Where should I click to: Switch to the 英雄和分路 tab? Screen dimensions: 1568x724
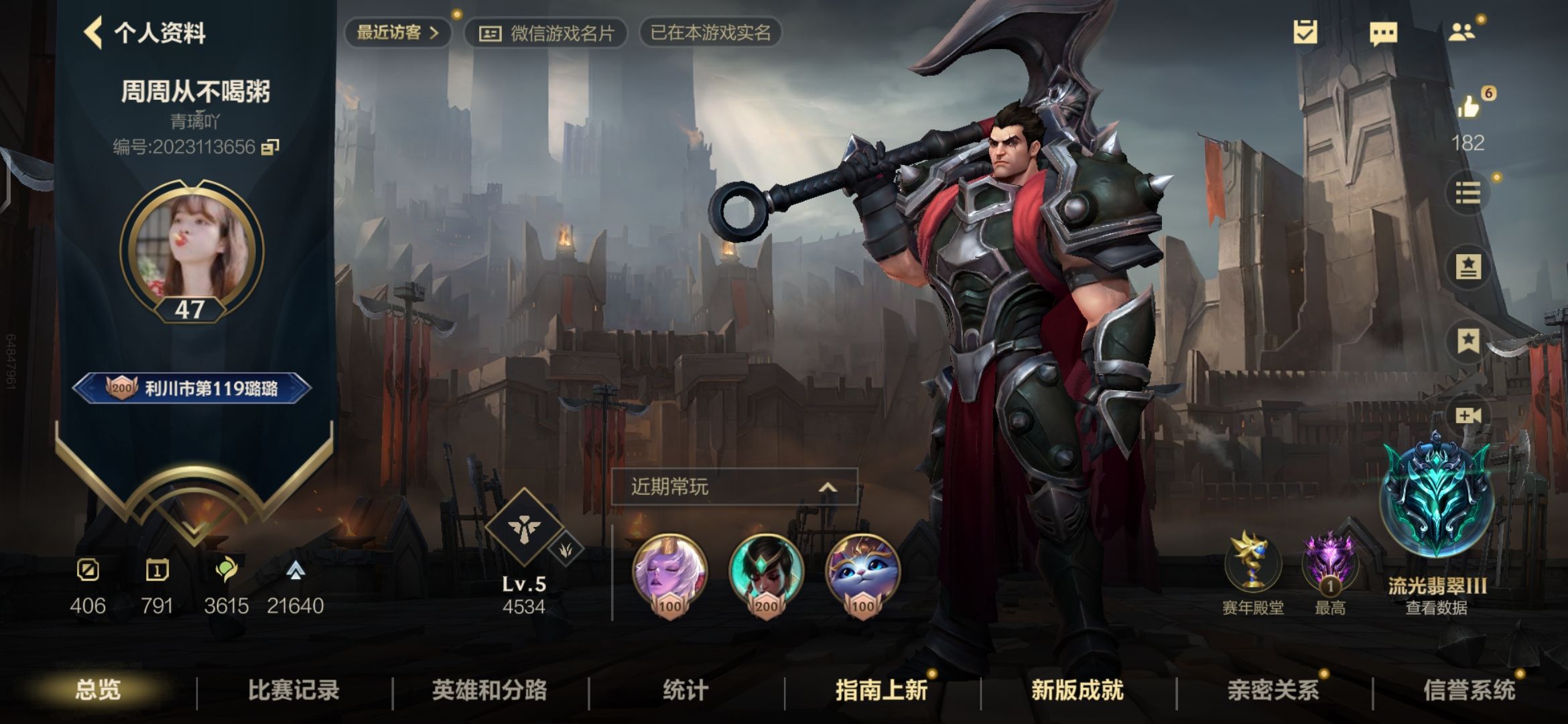click(489, 690)
